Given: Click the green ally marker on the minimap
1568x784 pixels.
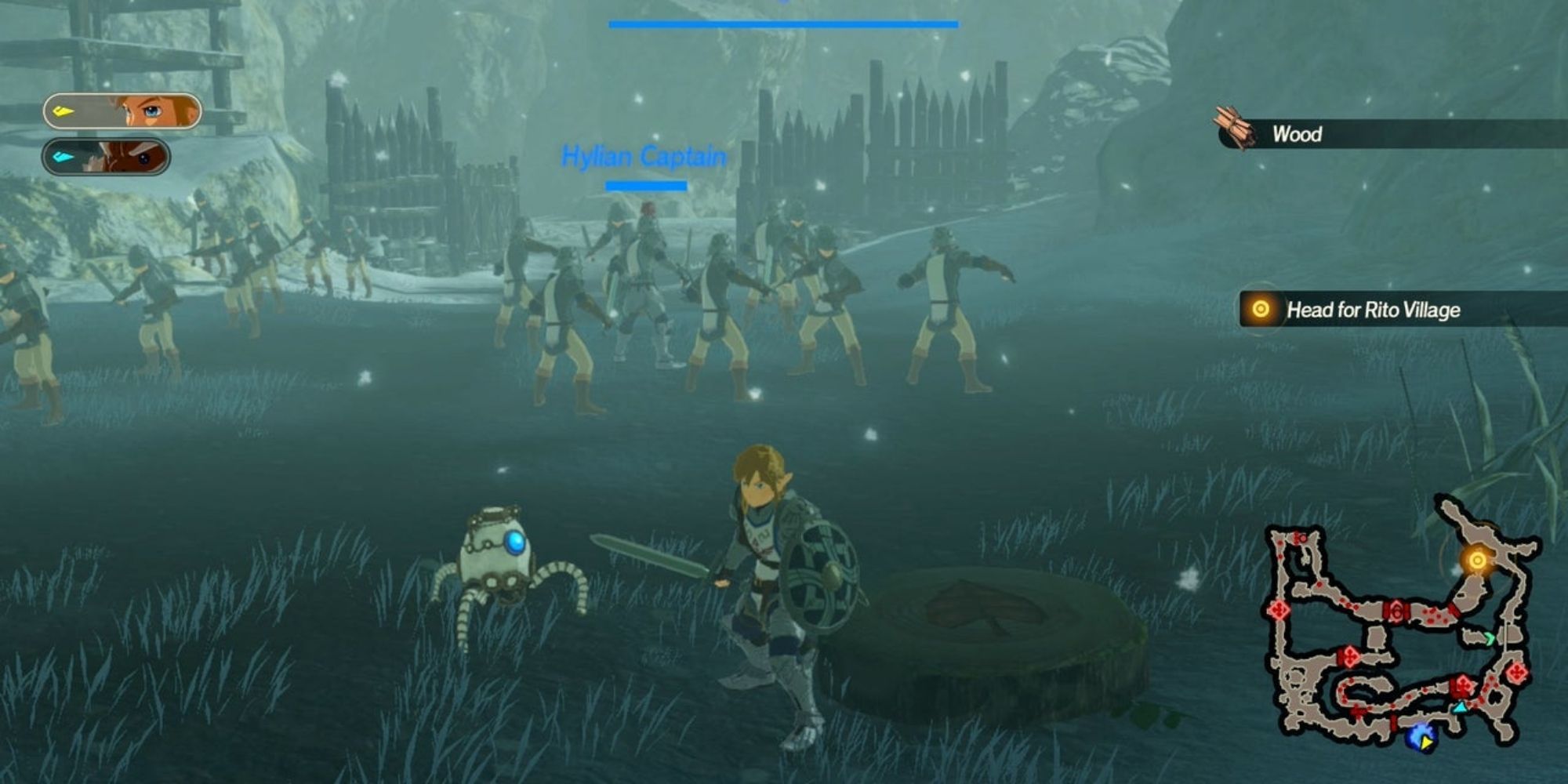Looking at the screenshot, I should [x=1489, y=637].
